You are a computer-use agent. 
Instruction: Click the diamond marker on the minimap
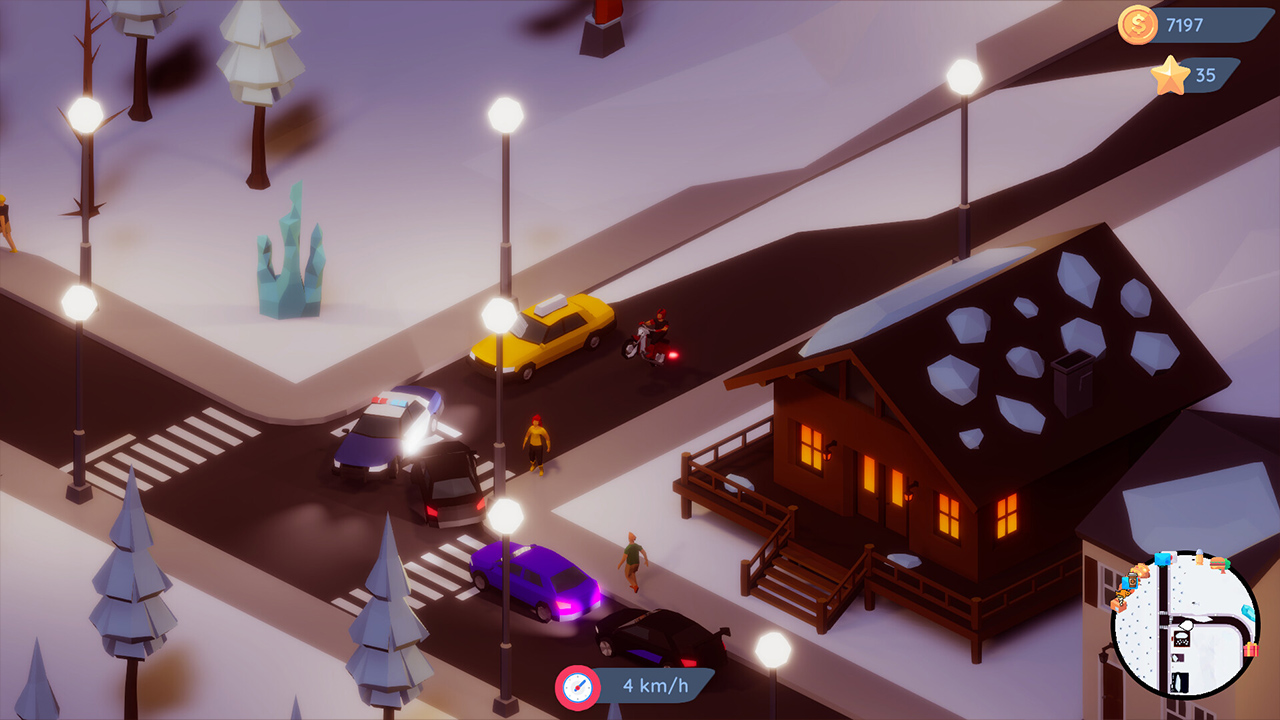1247,611
